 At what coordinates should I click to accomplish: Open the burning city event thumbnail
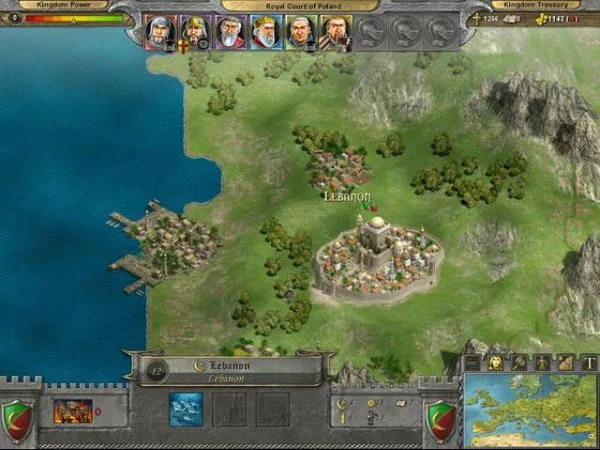click(x=72, y=410)
